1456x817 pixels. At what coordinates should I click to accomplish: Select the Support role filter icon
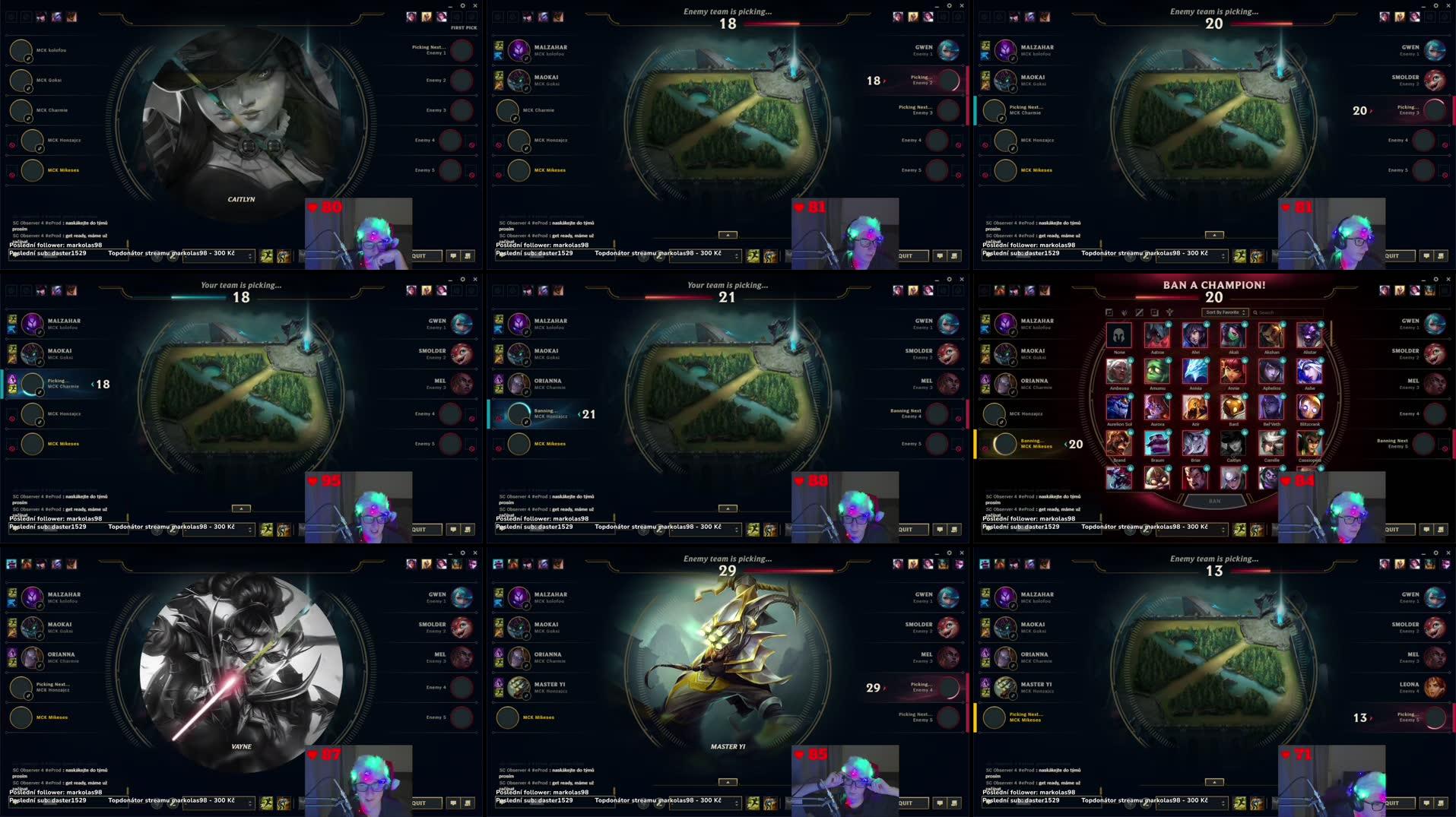1170,312
